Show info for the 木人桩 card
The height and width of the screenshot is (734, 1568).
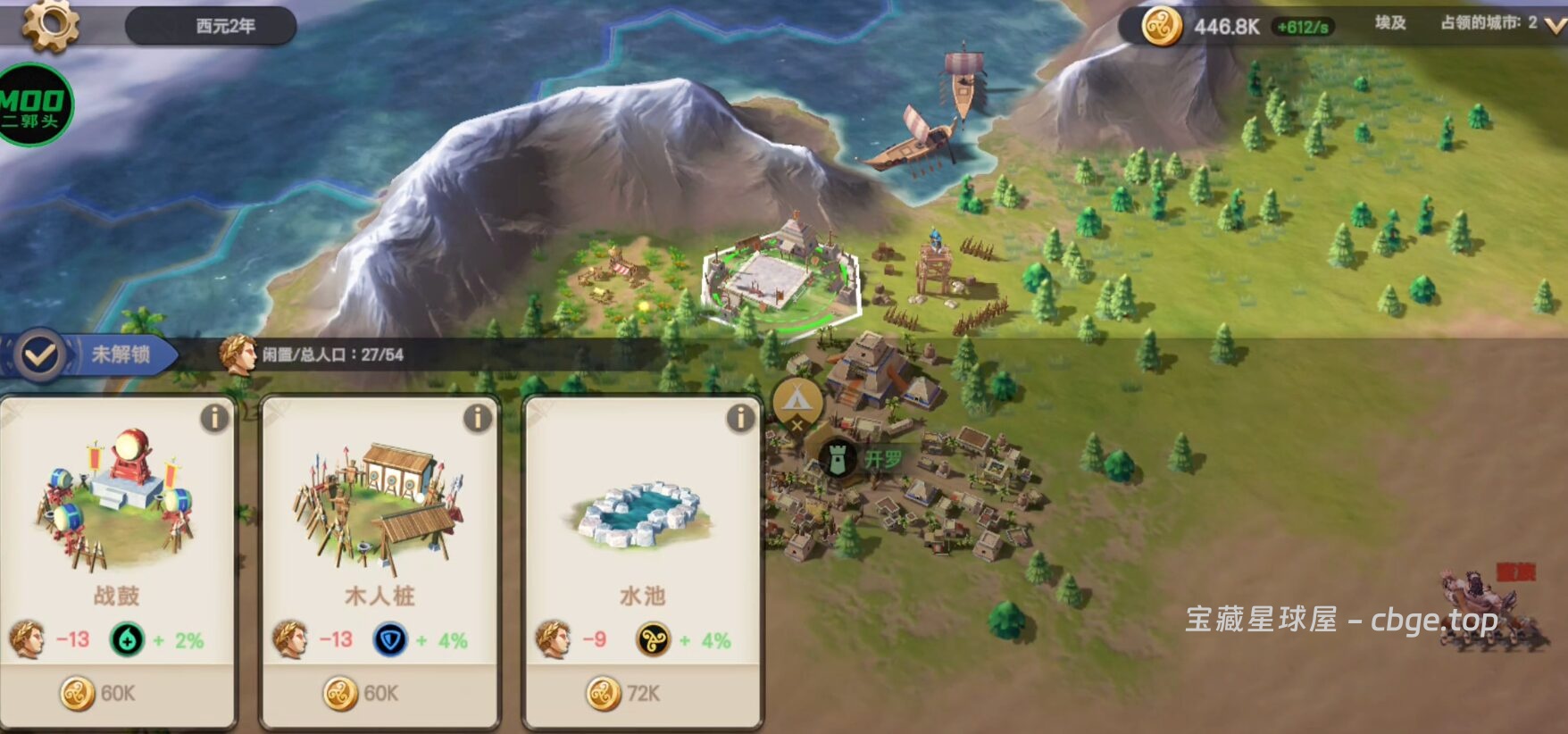(x=478, y=418)
